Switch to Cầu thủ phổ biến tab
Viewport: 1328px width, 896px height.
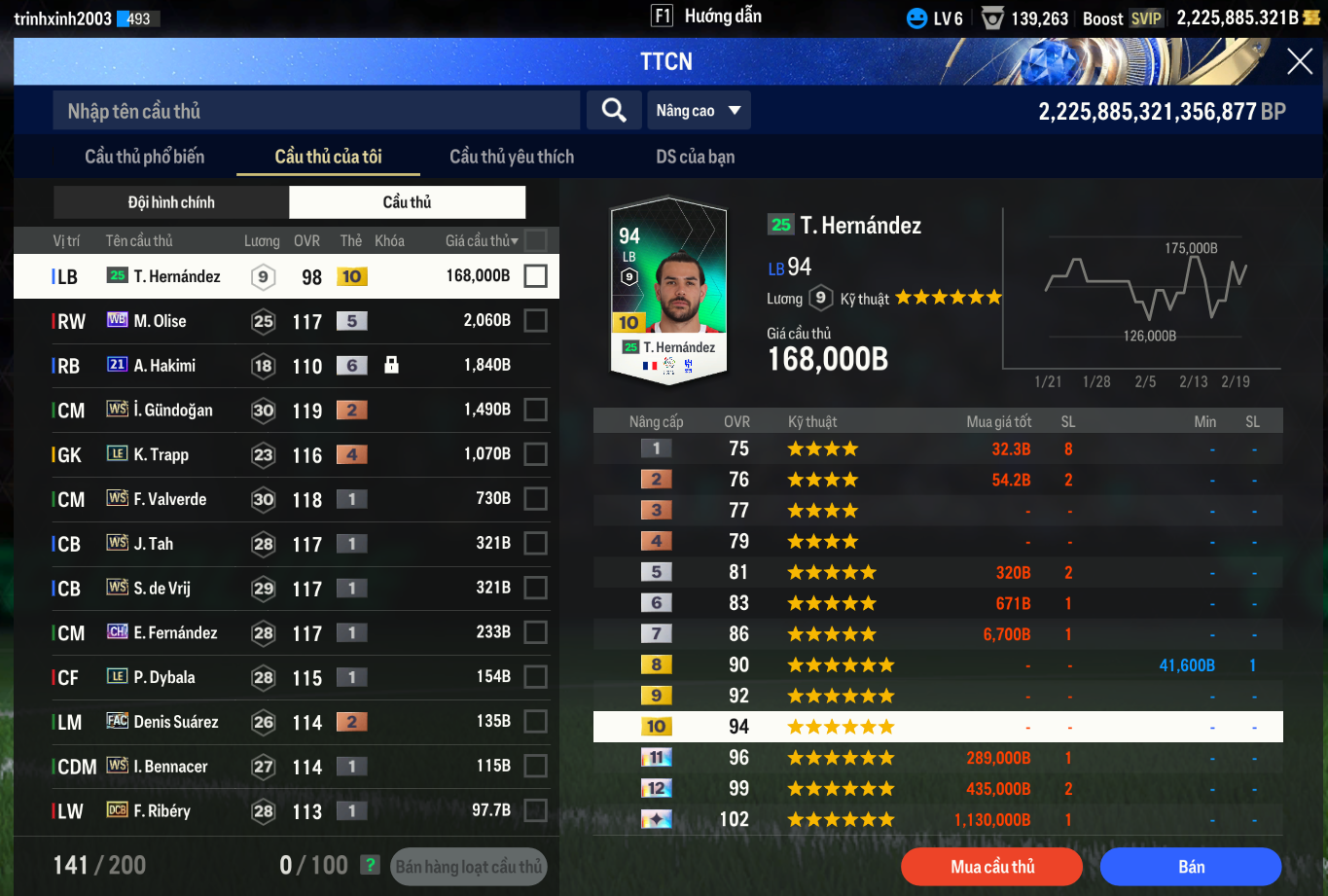point(145,157)
